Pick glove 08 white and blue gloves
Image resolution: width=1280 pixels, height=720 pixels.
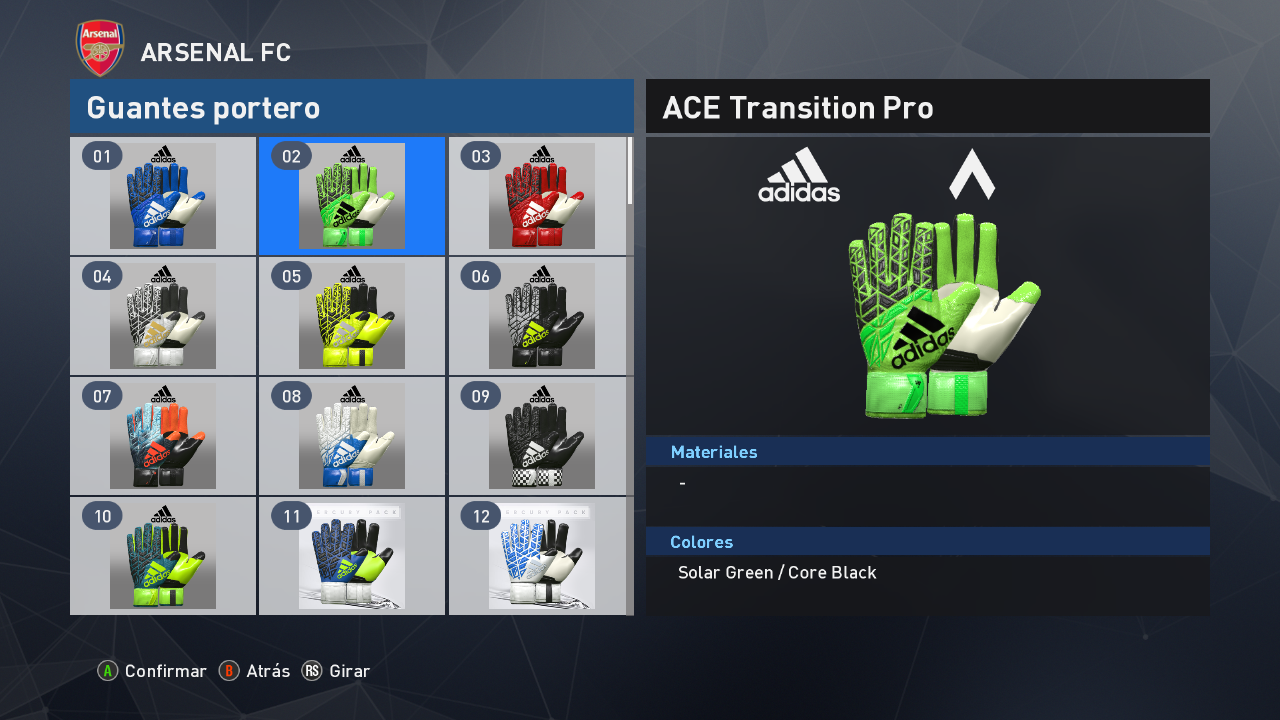click(352, 436)
